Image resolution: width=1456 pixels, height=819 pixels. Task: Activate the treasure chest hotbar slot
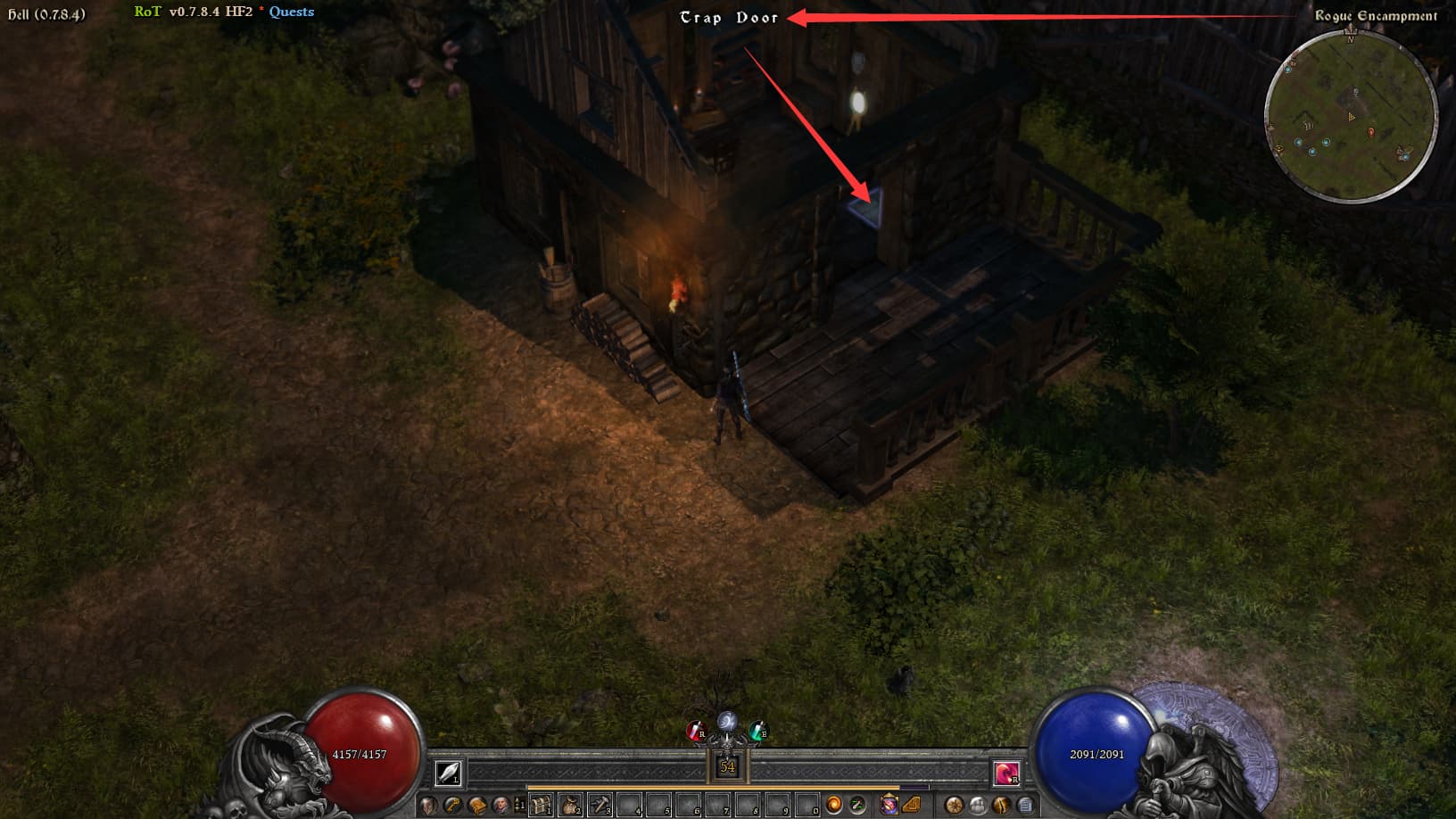pyautogui.click(x=541, y=805)
